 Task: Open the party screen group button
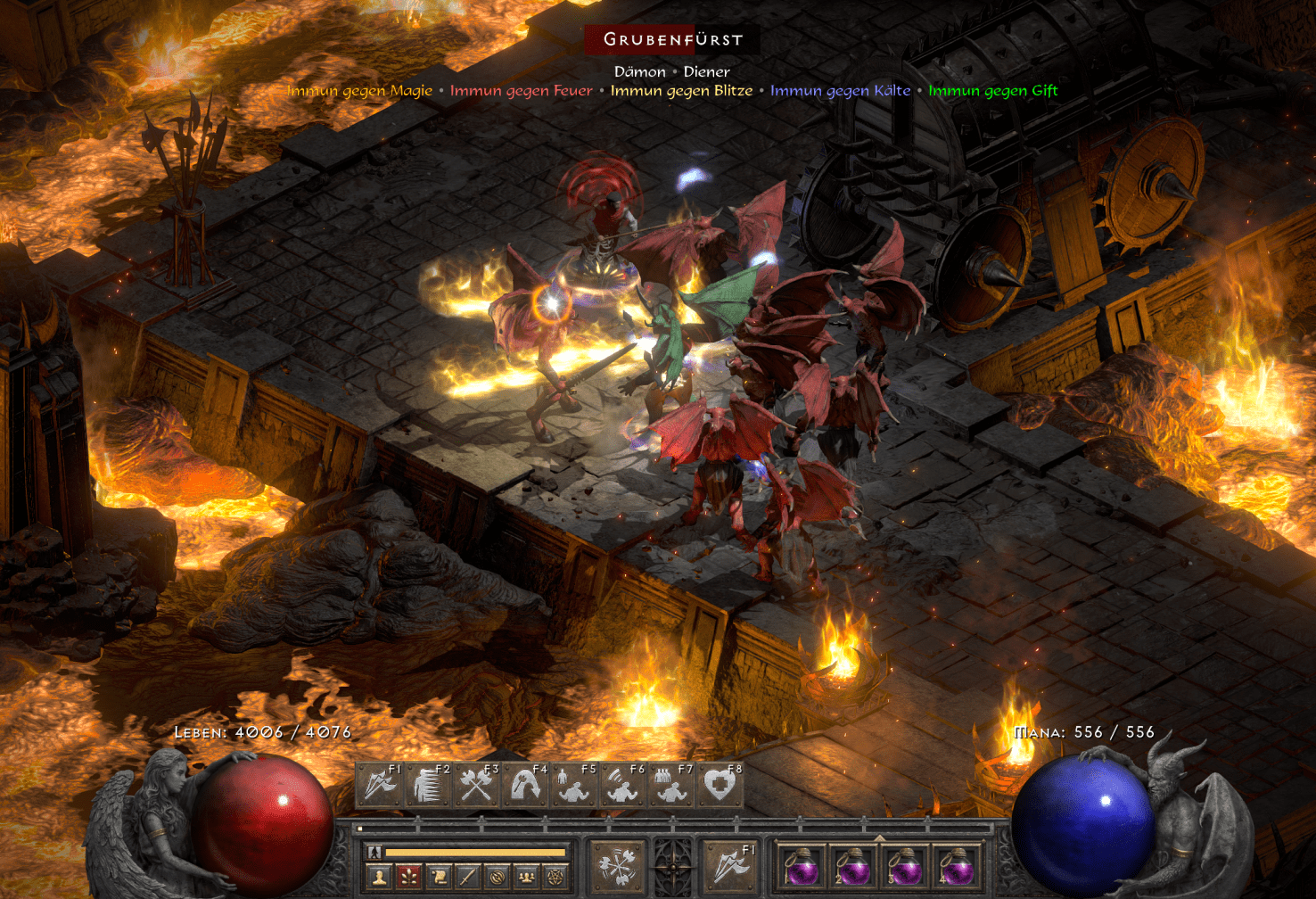click(x=527, y=878)
